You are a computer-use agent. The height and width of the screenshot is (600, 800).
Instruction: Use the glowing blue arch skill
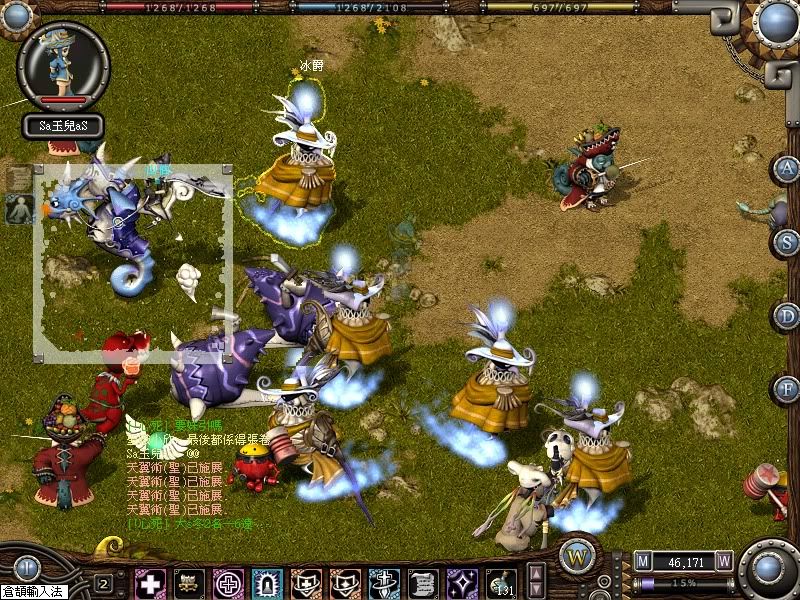coord(267,583)
